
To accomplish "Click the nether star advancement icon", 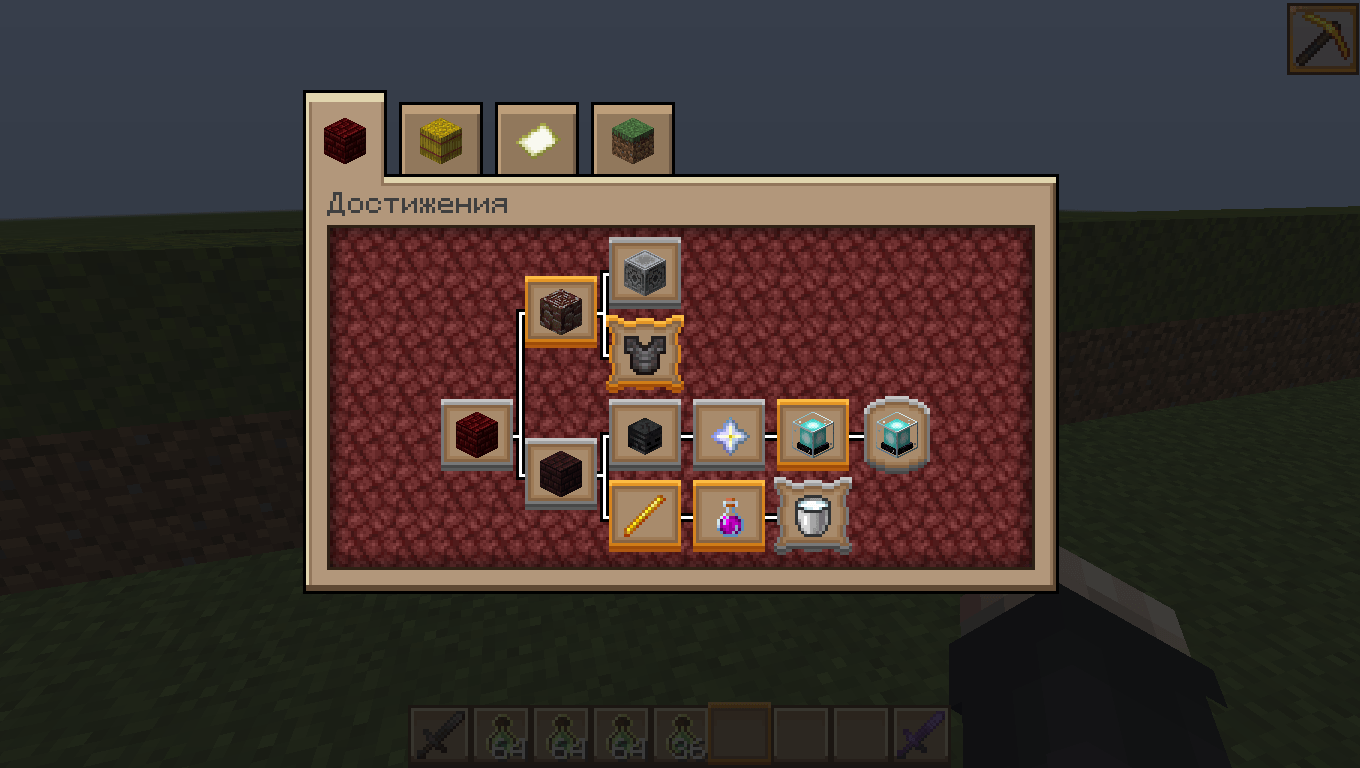I will [x=729, y=435].
